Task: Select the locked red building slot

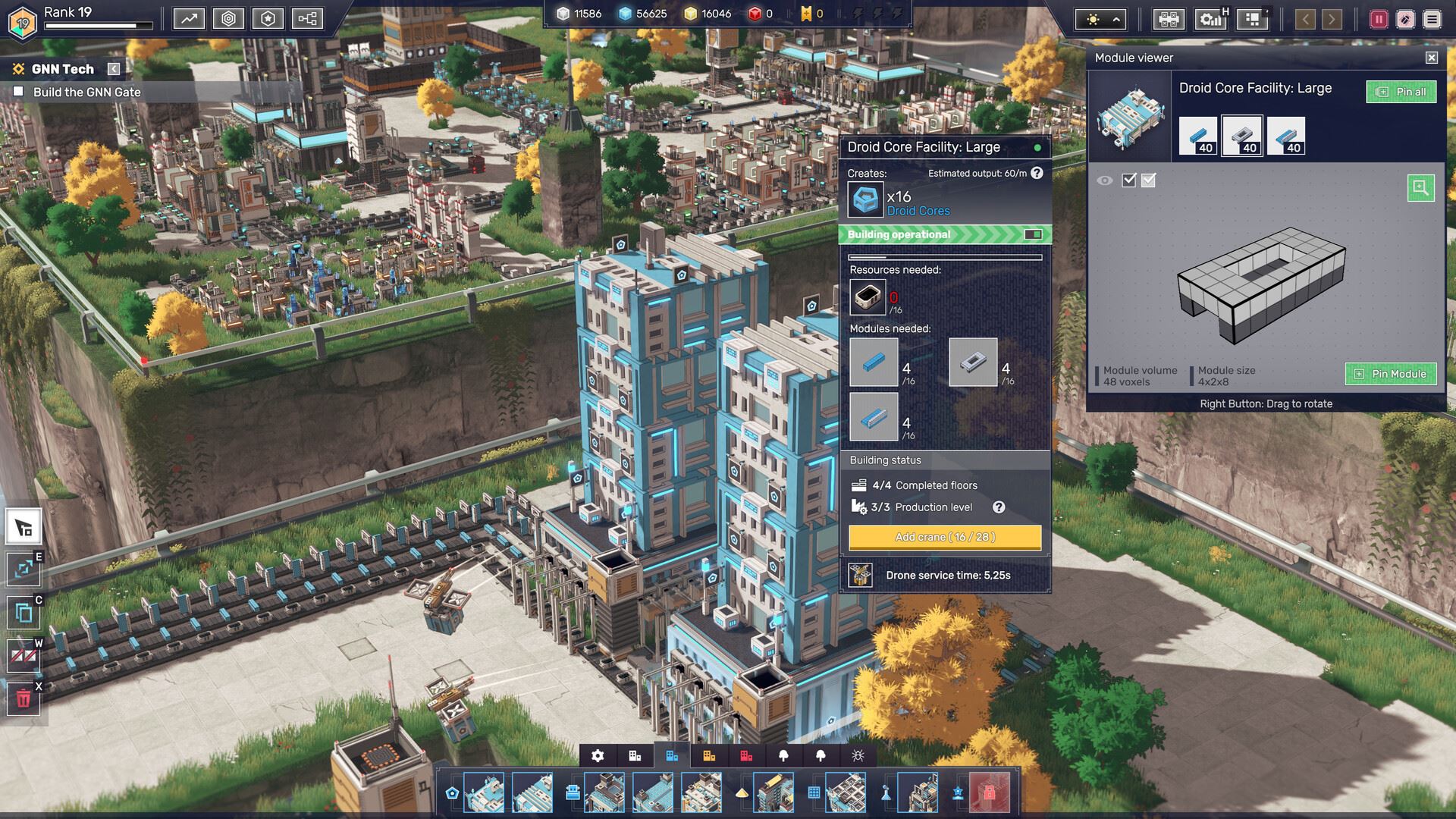Action: coord(989,792)
